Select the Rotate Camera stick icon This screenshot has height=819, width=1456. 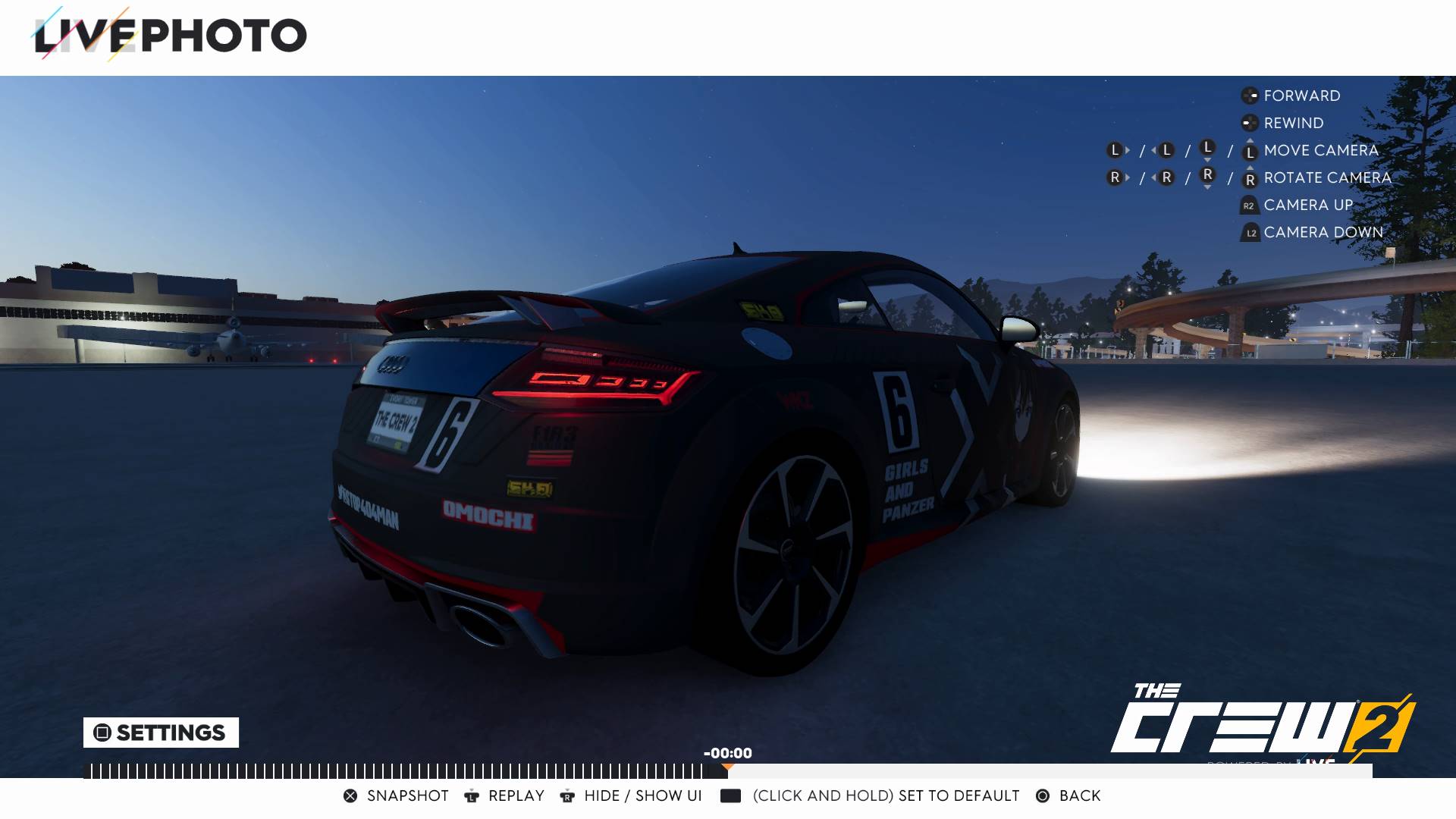click(x=1249, y=177)
